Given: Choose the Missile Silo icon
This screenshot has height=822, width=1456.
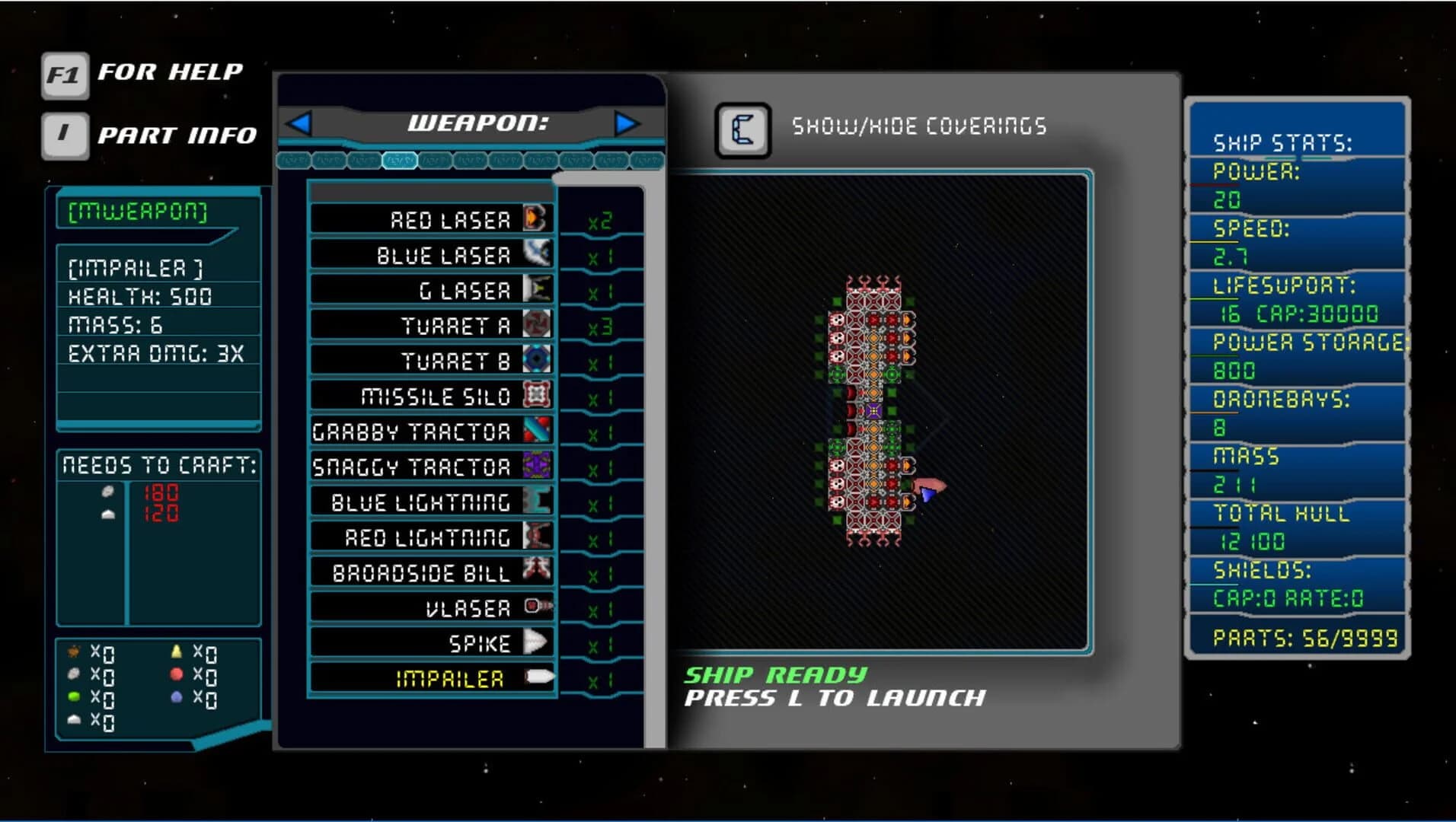Looking at the screenshot, I should [538, 397].
